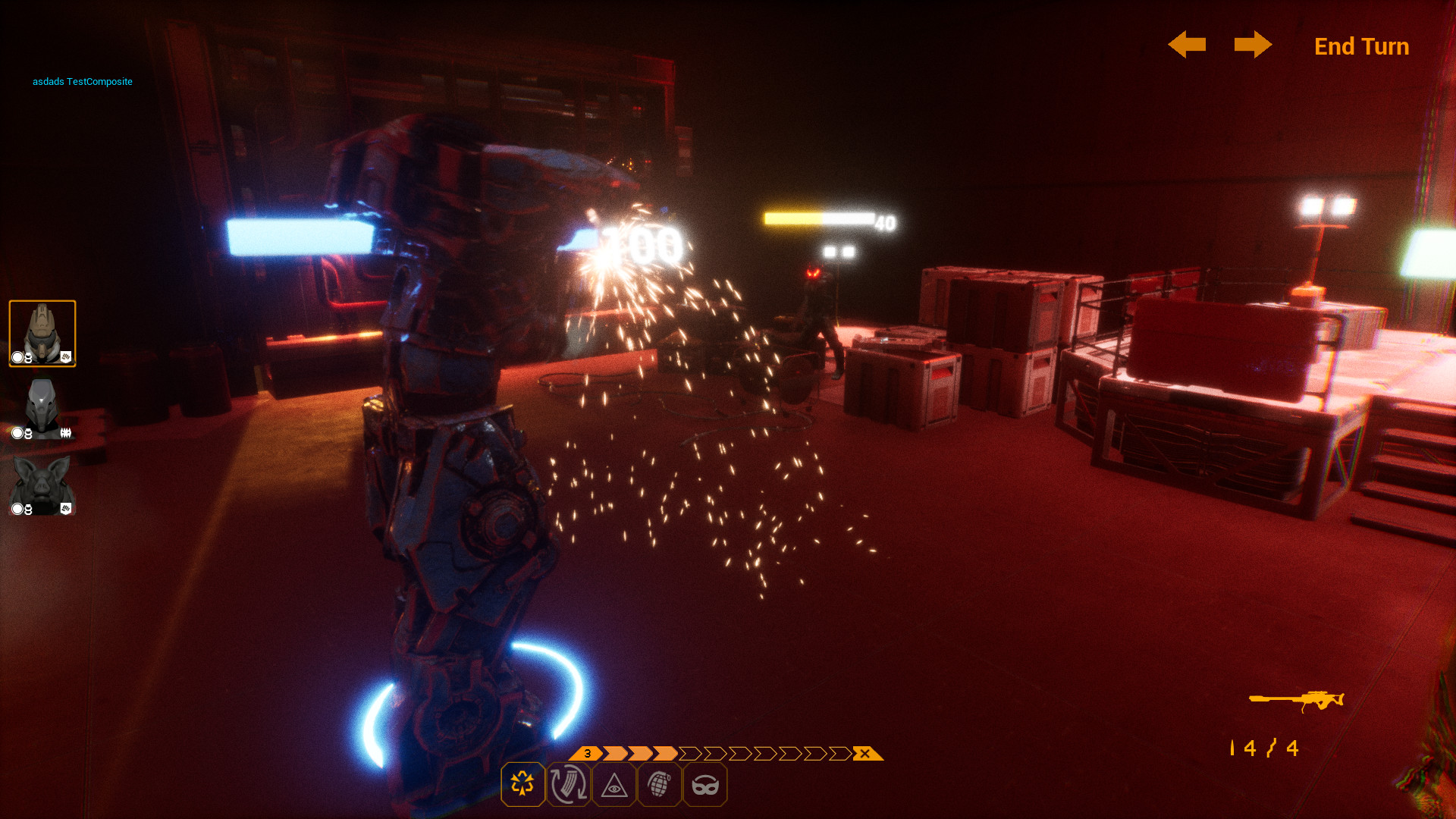This screenshot has width=1456, height=819.
Task: Select the boar-headed squad member portrait
Action: [42, 486]
